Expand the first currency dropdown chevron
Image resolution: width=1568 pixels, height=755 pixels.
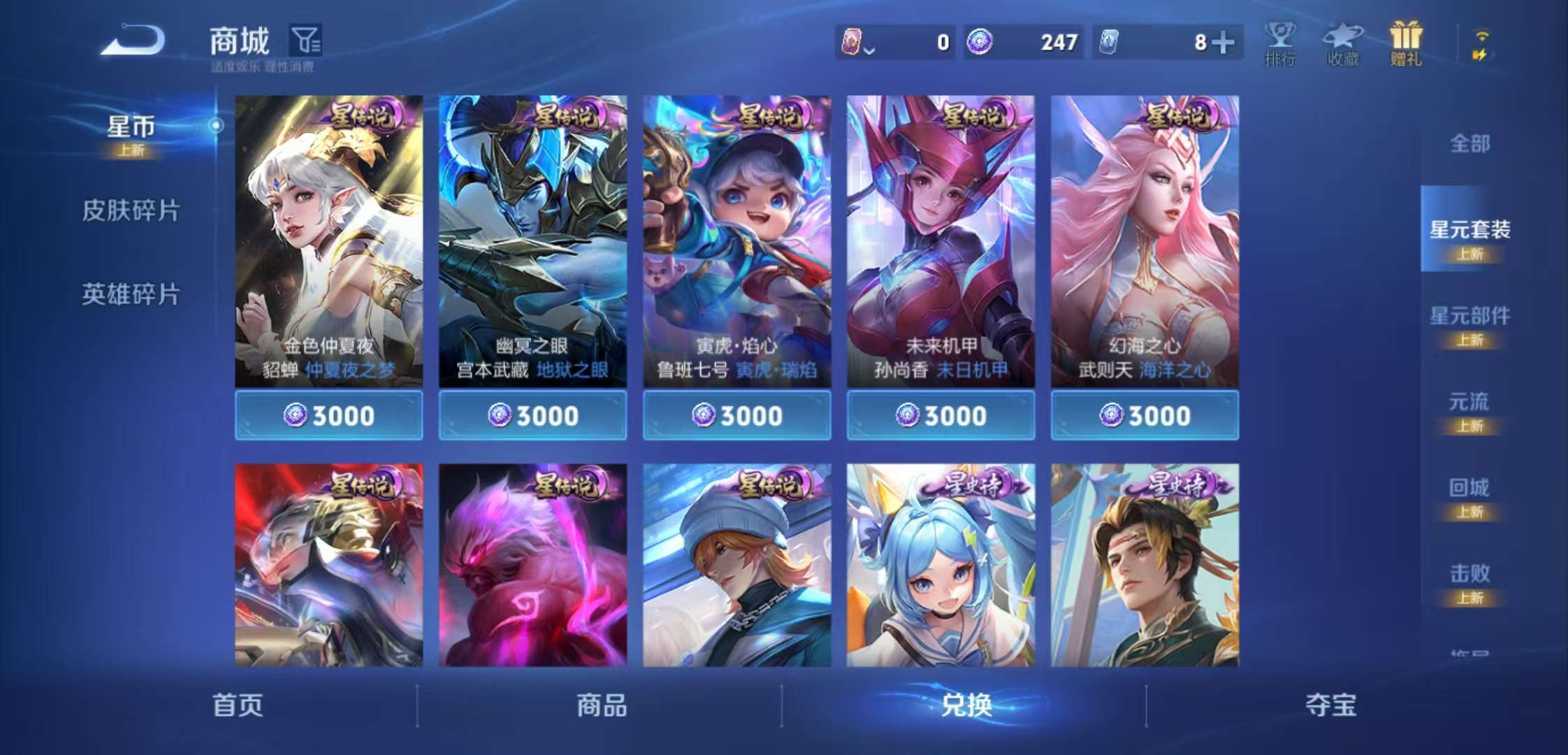point(869,49)
